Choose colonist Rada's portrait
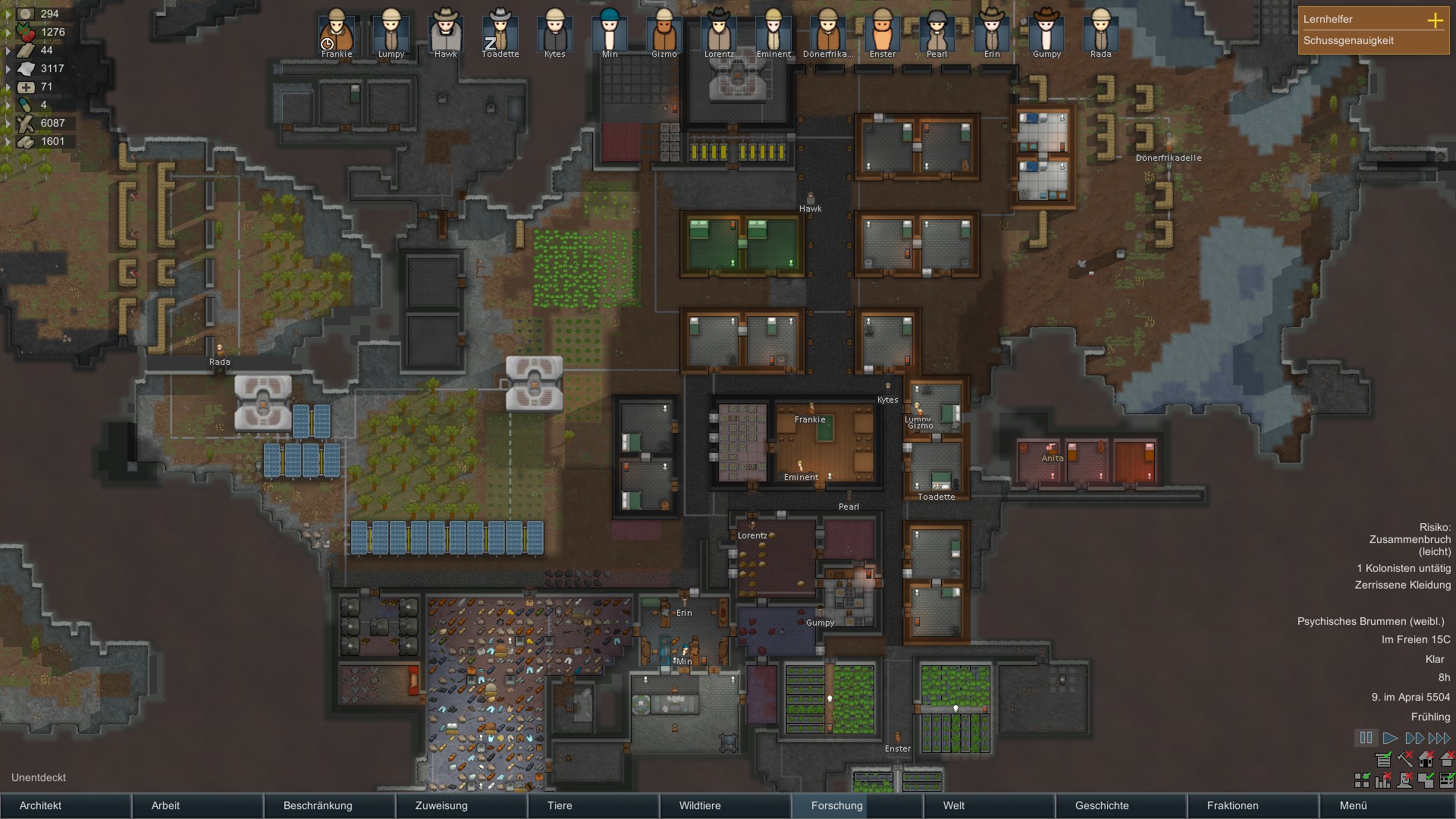The height and width of the screenshot is (819, 1456). [1100, 32]
